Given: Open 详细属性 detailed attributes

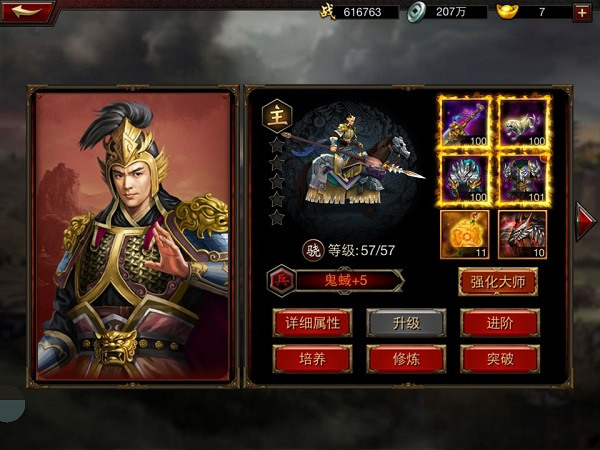Looking at the screenshot, I should tap(312, 322).
